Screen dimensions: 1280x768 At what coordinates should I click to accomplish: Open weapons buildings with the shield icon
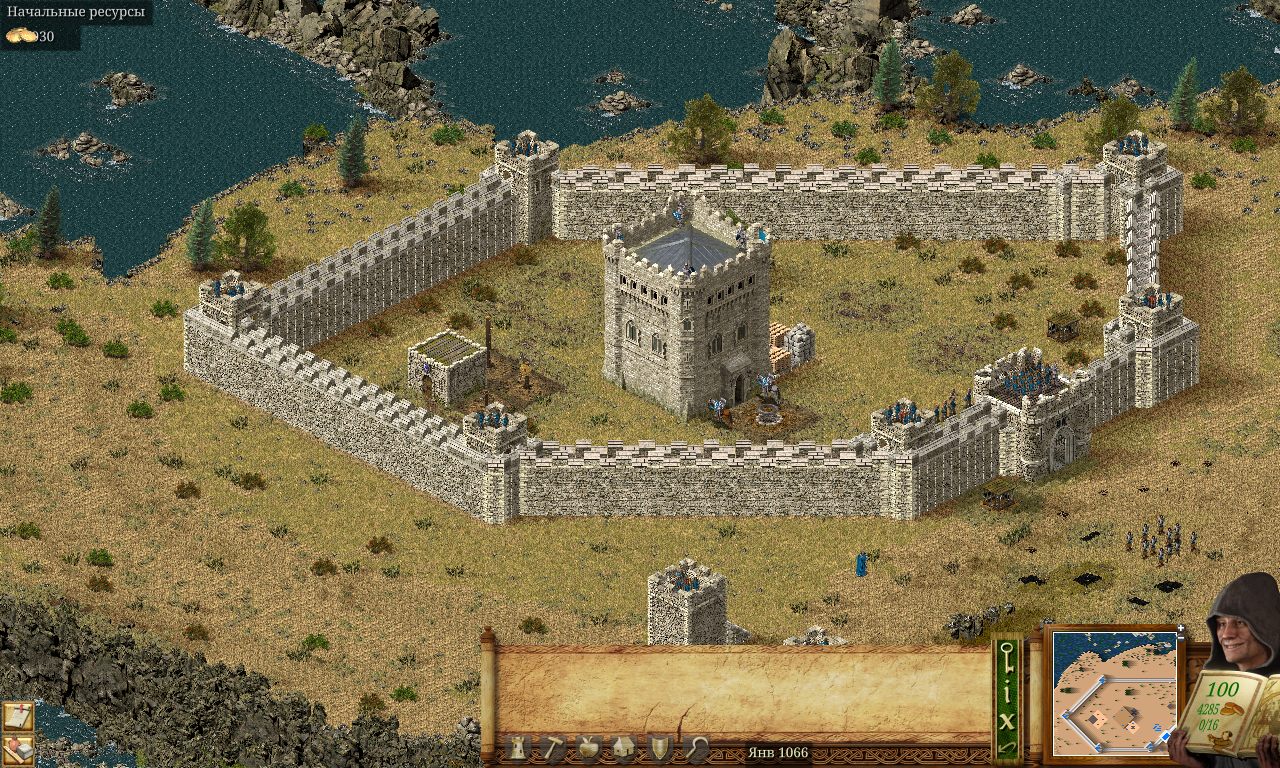pos(659,746)
